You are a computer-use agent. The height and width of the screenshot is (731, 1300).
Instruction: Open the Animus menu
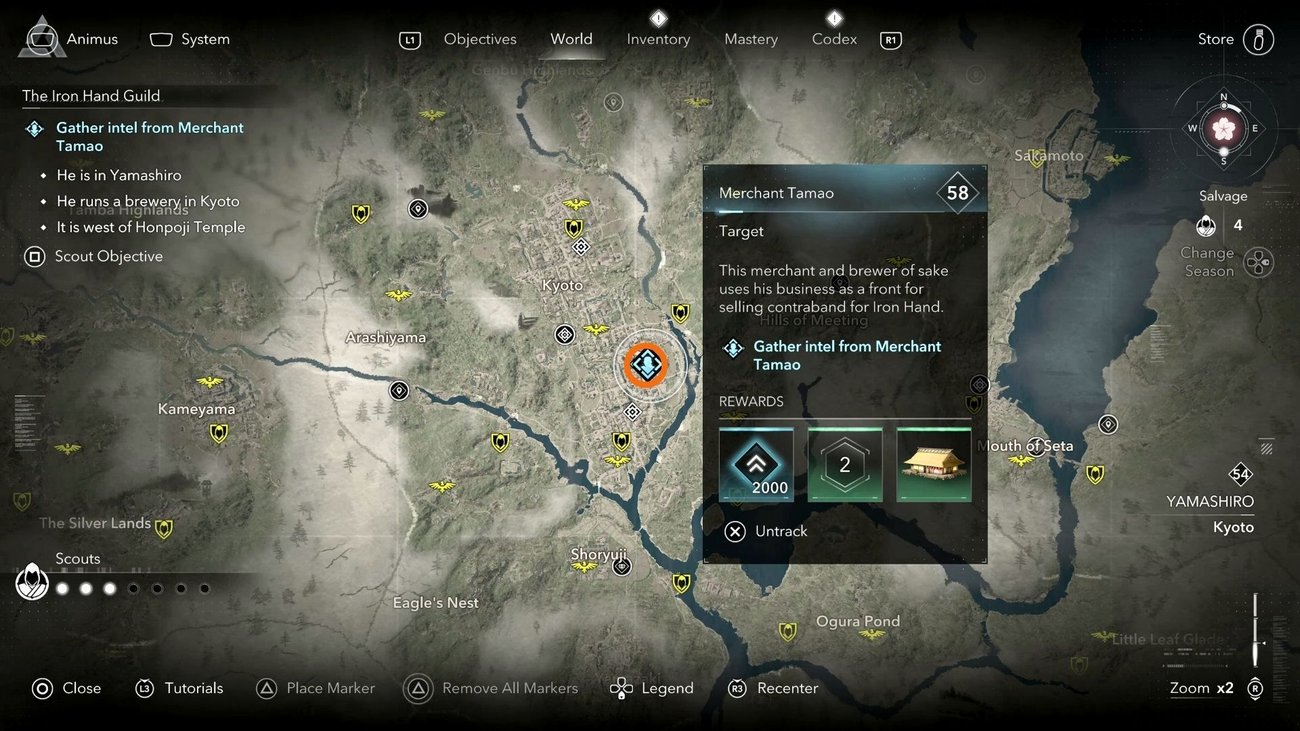coord(70,39)
